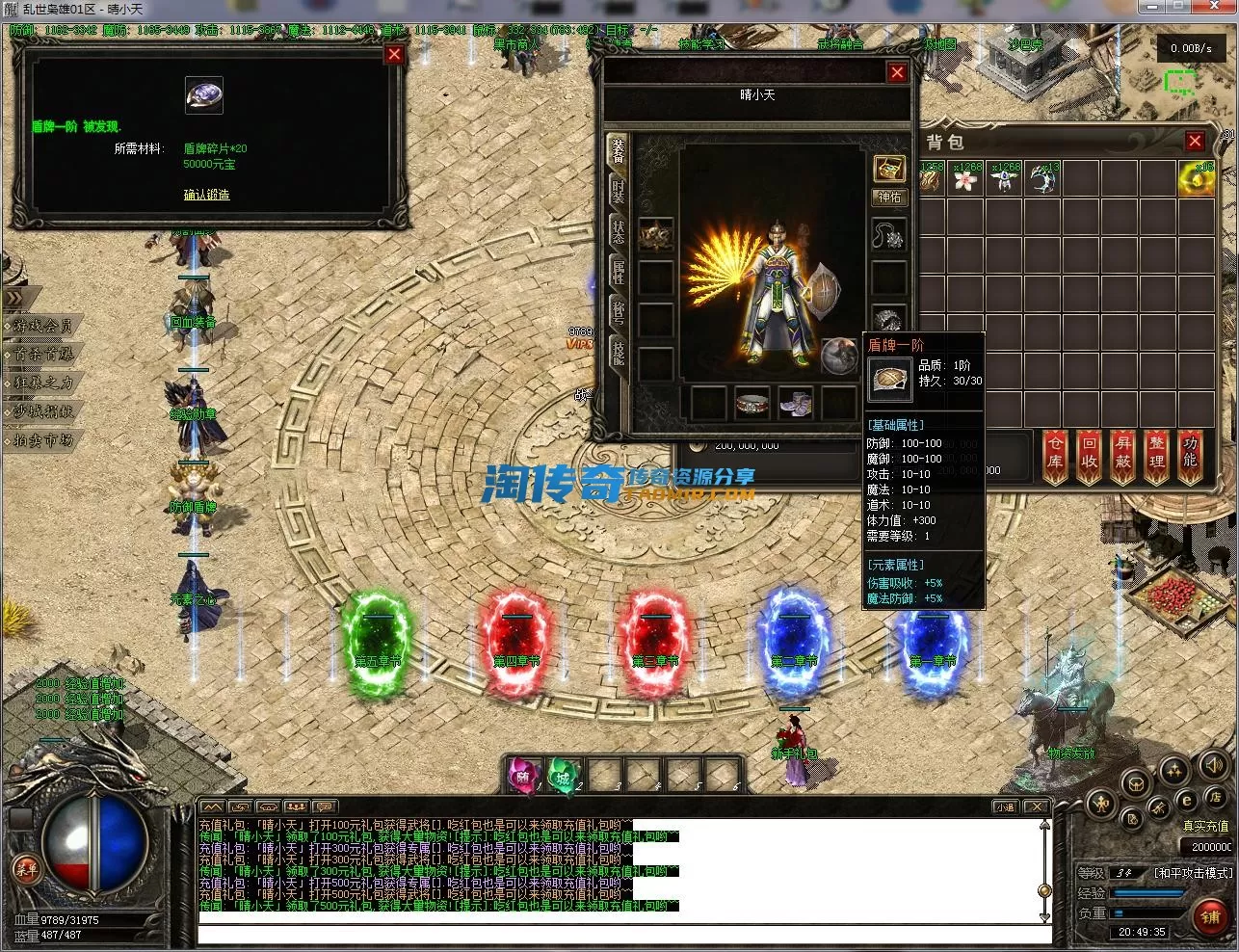Choose the 回收 recycle banner button
Image resolution: width=1239 pixels, height=952 pixels.
pyautogui.click(x=1090, y=455)
